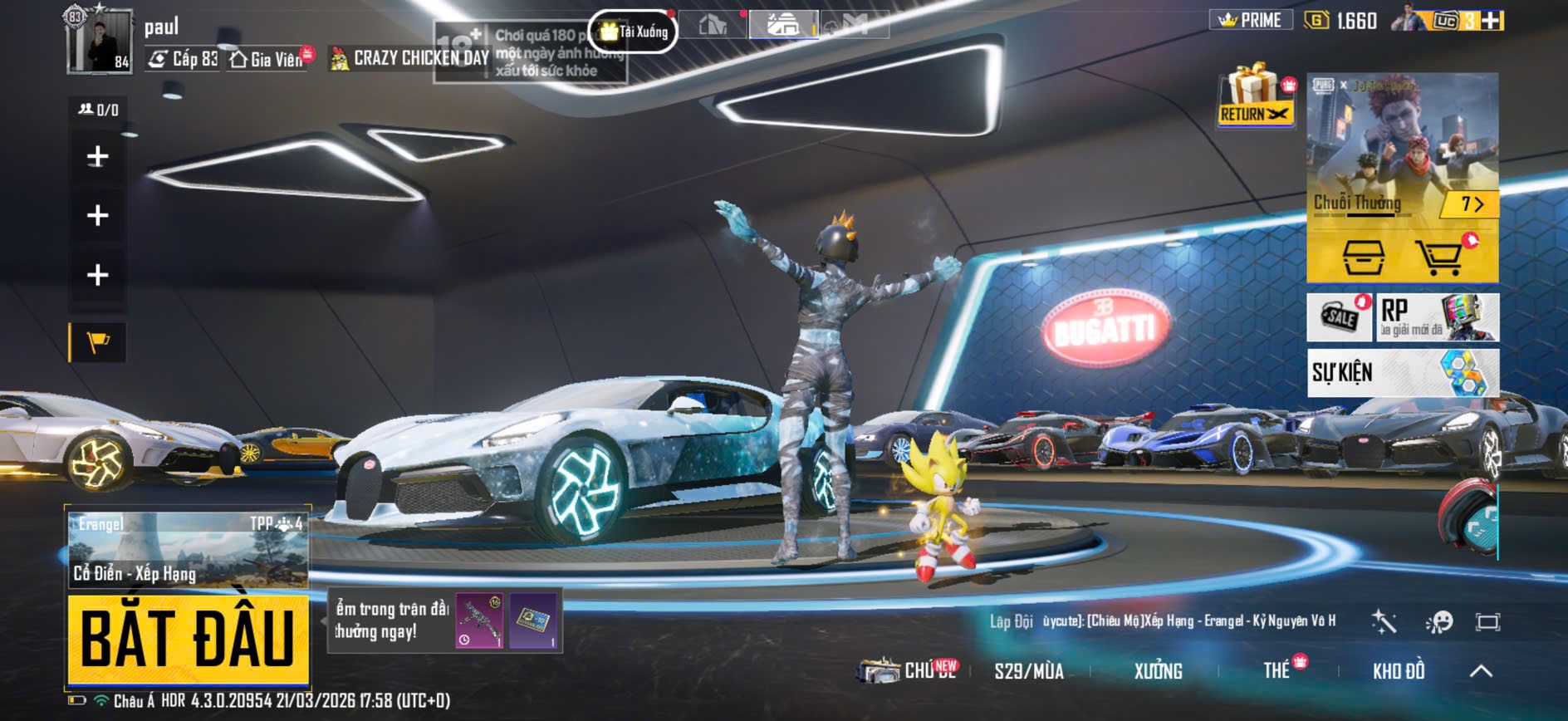1568x721 pixels.
Task: Open the PRIME subscription
Action: (x=1250, y=20)
